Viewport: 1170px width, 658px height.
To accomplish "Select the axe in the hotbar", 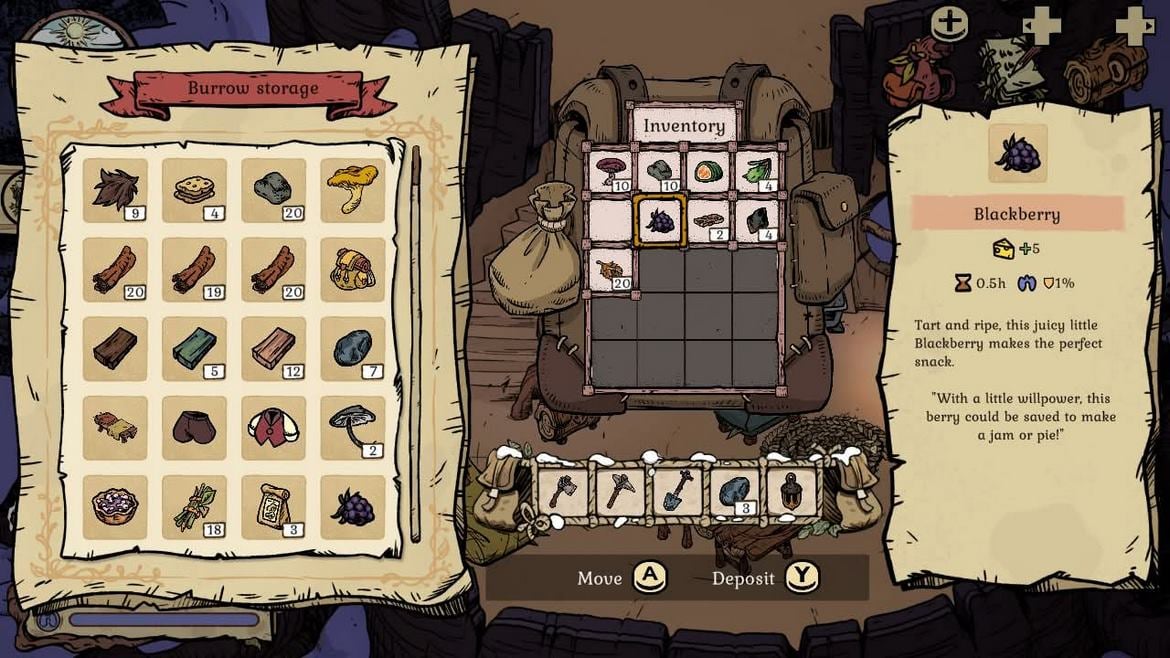I will pyautogui.click(x=561, y=492).
